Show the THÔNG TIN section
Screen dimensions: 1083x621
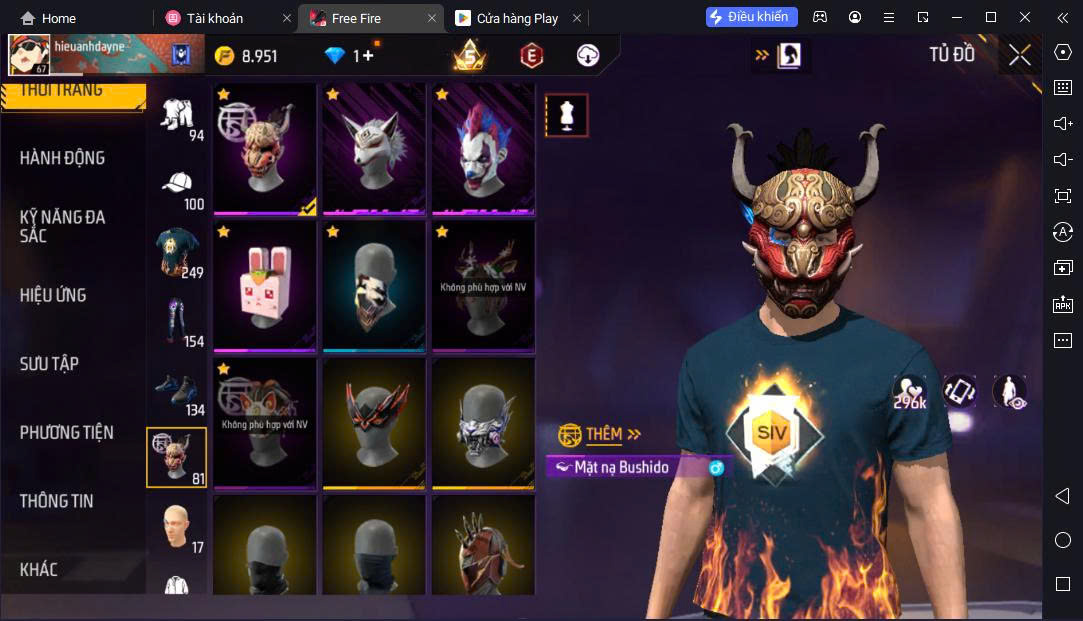[56, 501]
